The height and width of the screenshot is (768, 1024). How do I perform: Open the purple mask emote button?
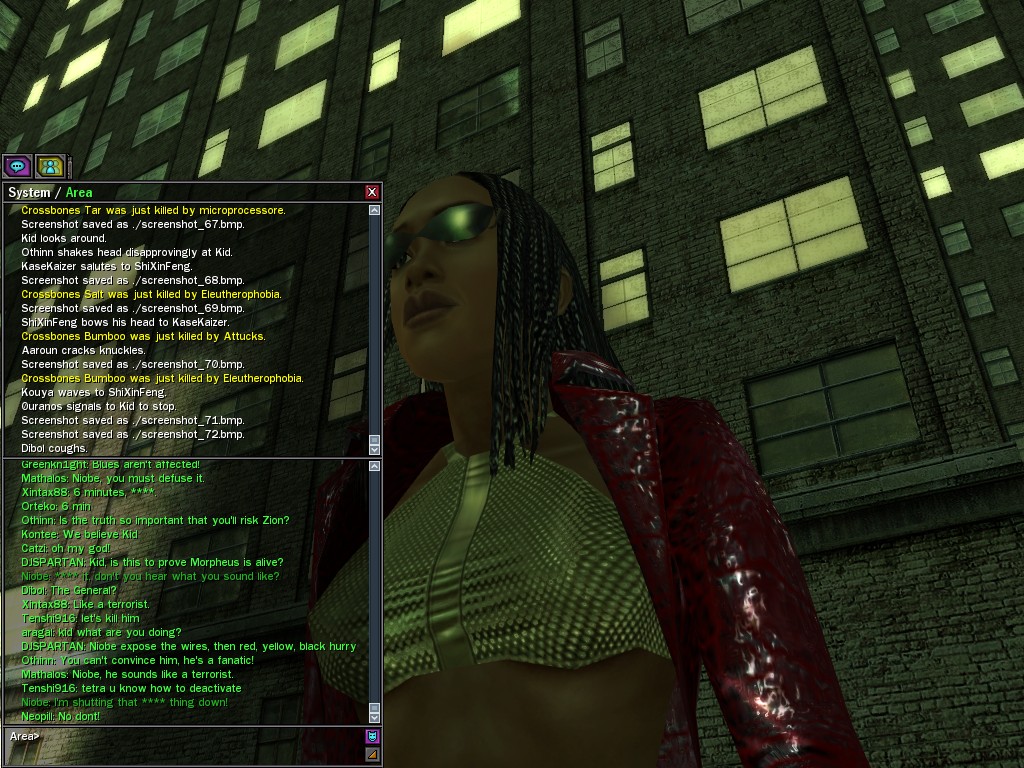[372, 737]
